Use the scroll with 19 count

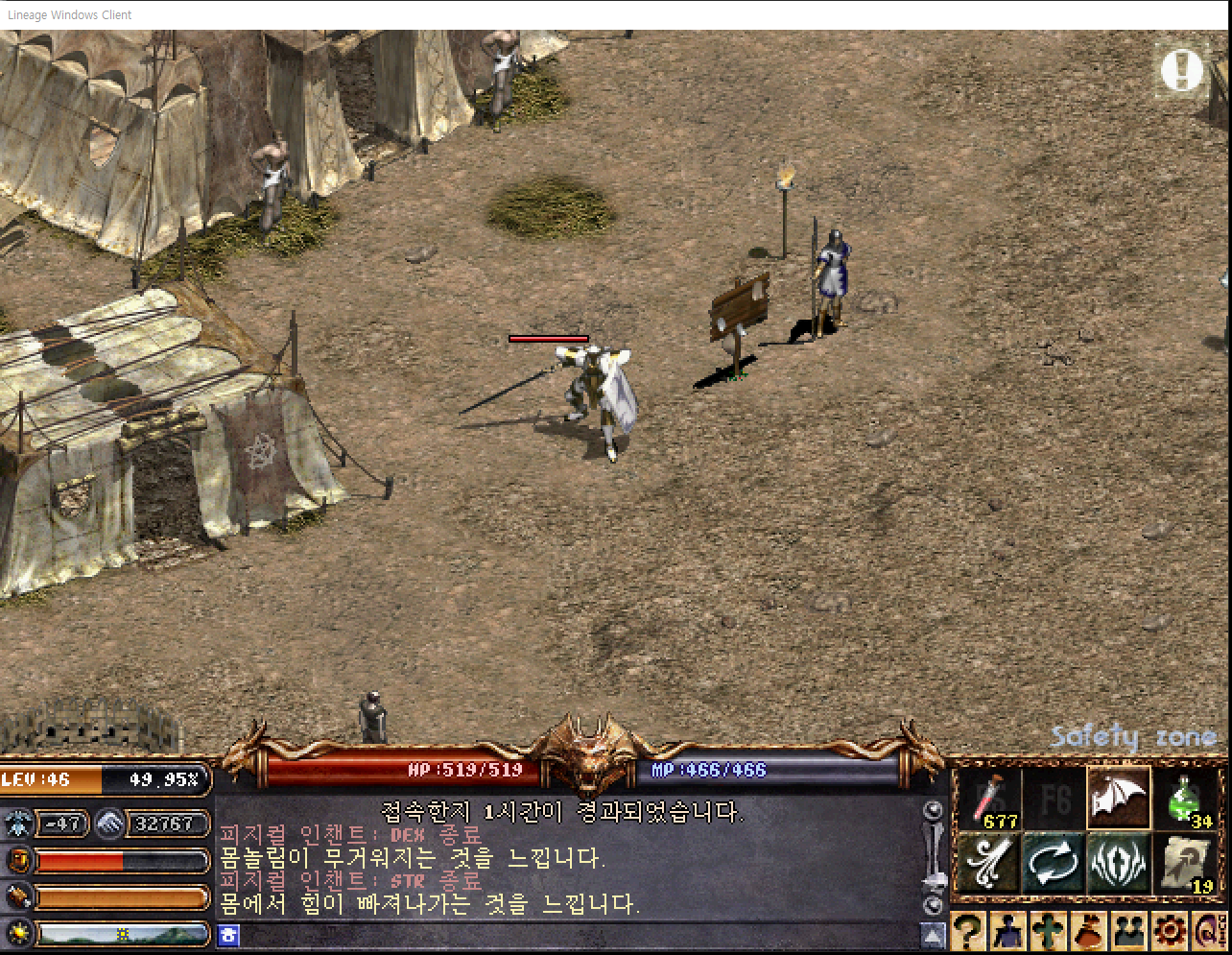tap(1187, 863)
